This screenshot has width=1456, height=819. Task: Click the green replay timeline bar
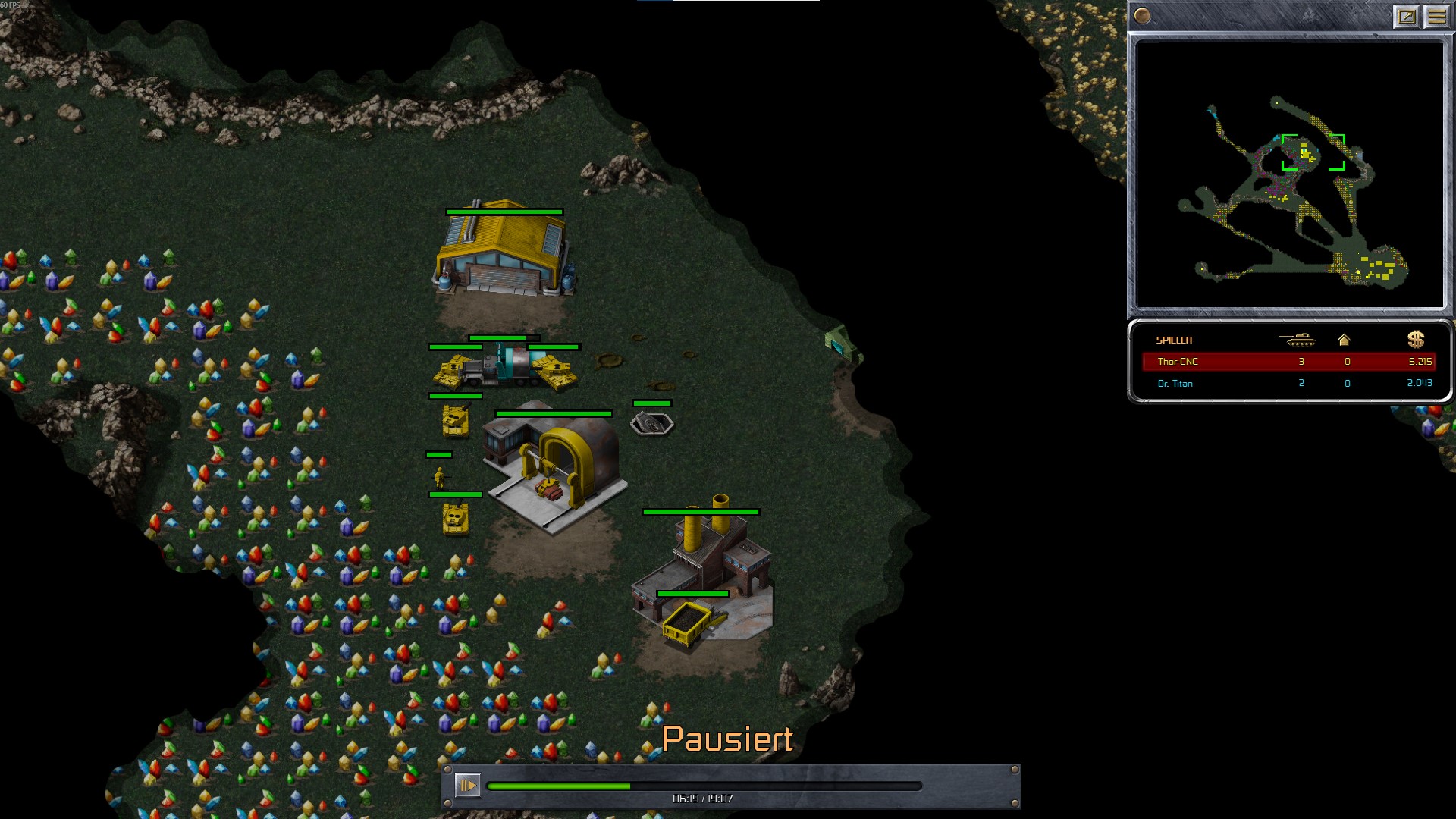(704, 786)
